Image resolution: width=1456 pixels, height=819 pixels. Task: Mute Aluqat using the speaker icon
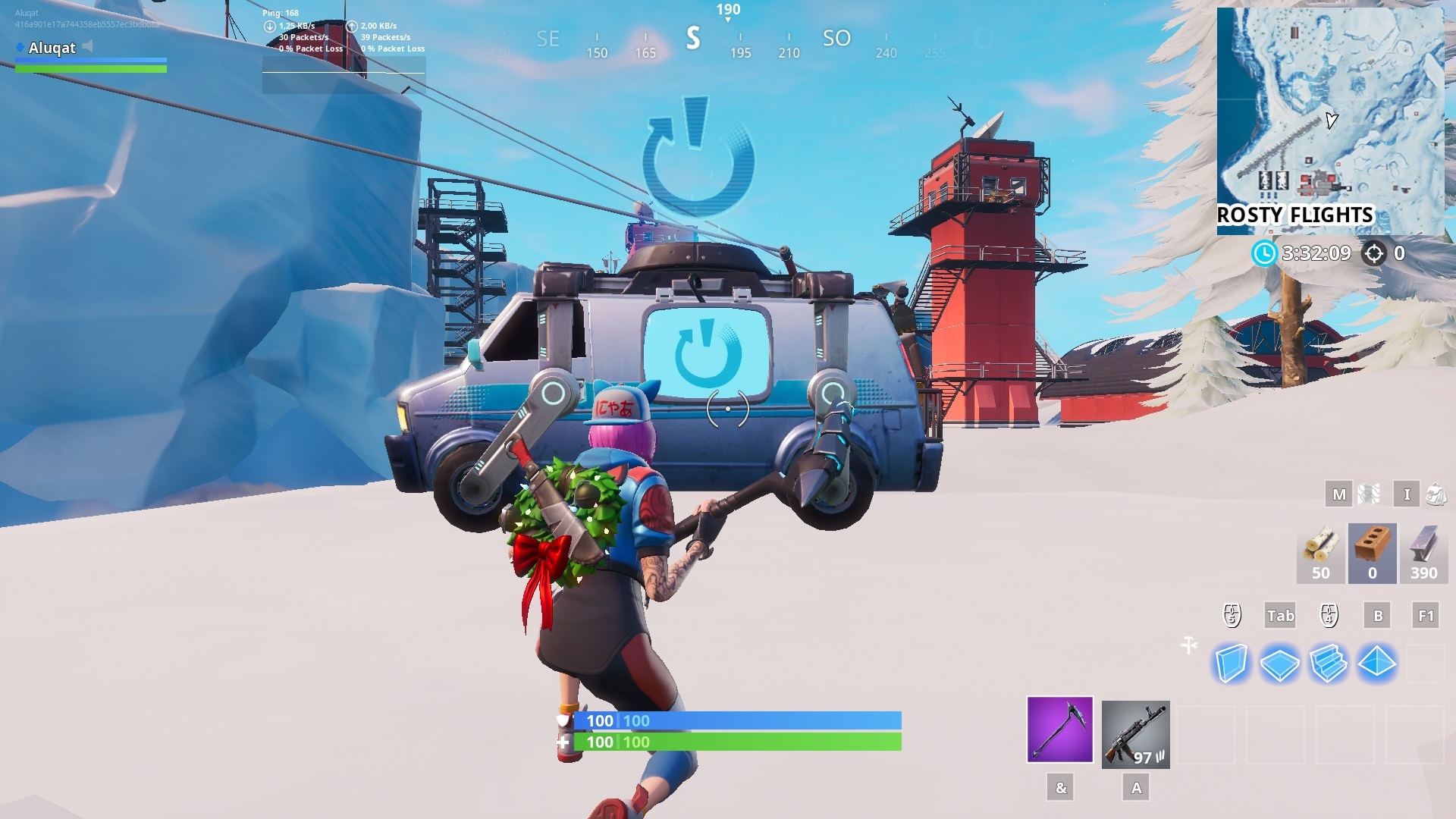click(89, 48)
